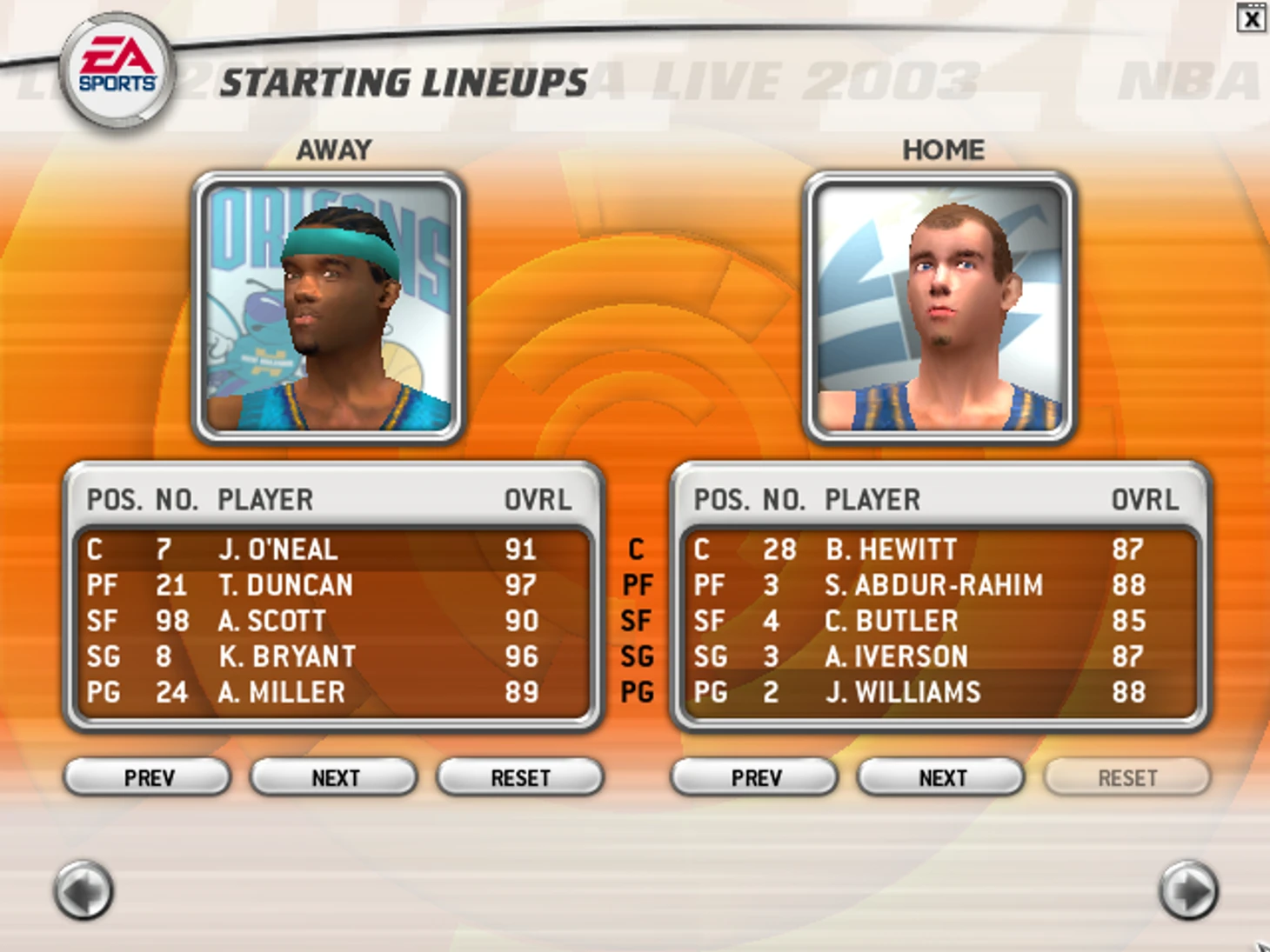Image resolution: width=1270 pixels, height=952 pixels.
Task: Select A. Scott in the away lineup
Action: coord(331,621)
